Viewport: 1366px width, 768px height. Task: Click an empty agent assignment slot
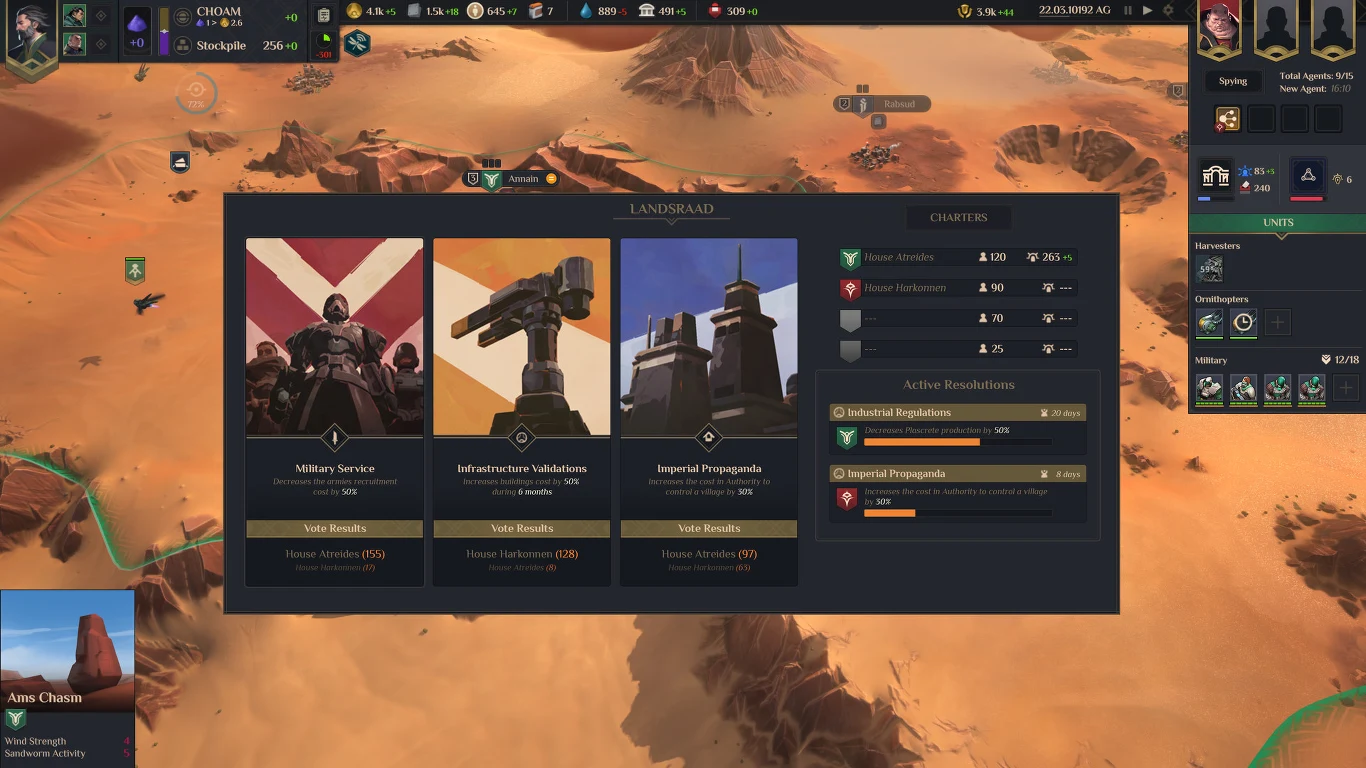tap(1261, 117)
